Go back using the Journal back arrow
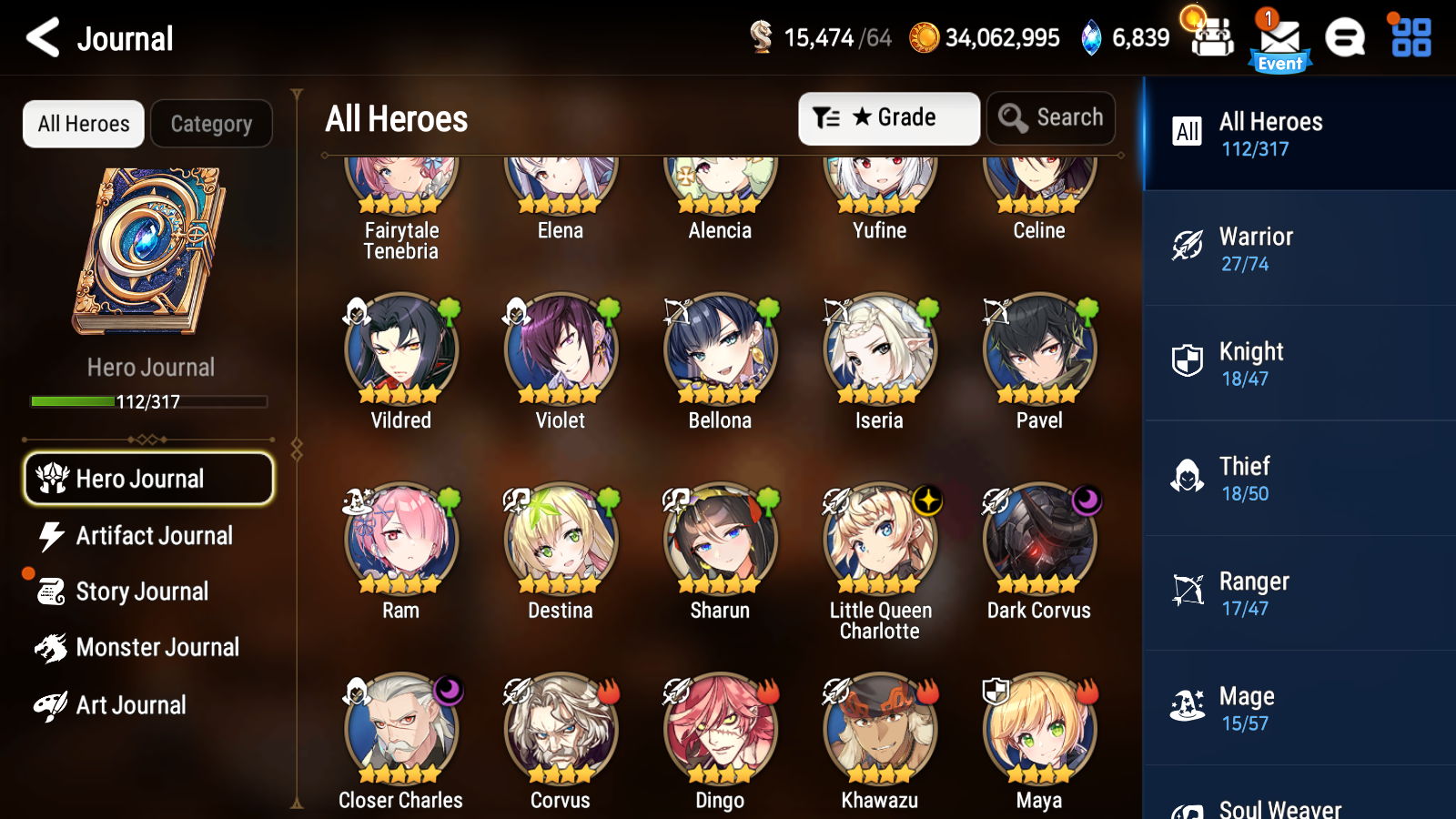Screen dimensions: 1456x819 [41, 38]
